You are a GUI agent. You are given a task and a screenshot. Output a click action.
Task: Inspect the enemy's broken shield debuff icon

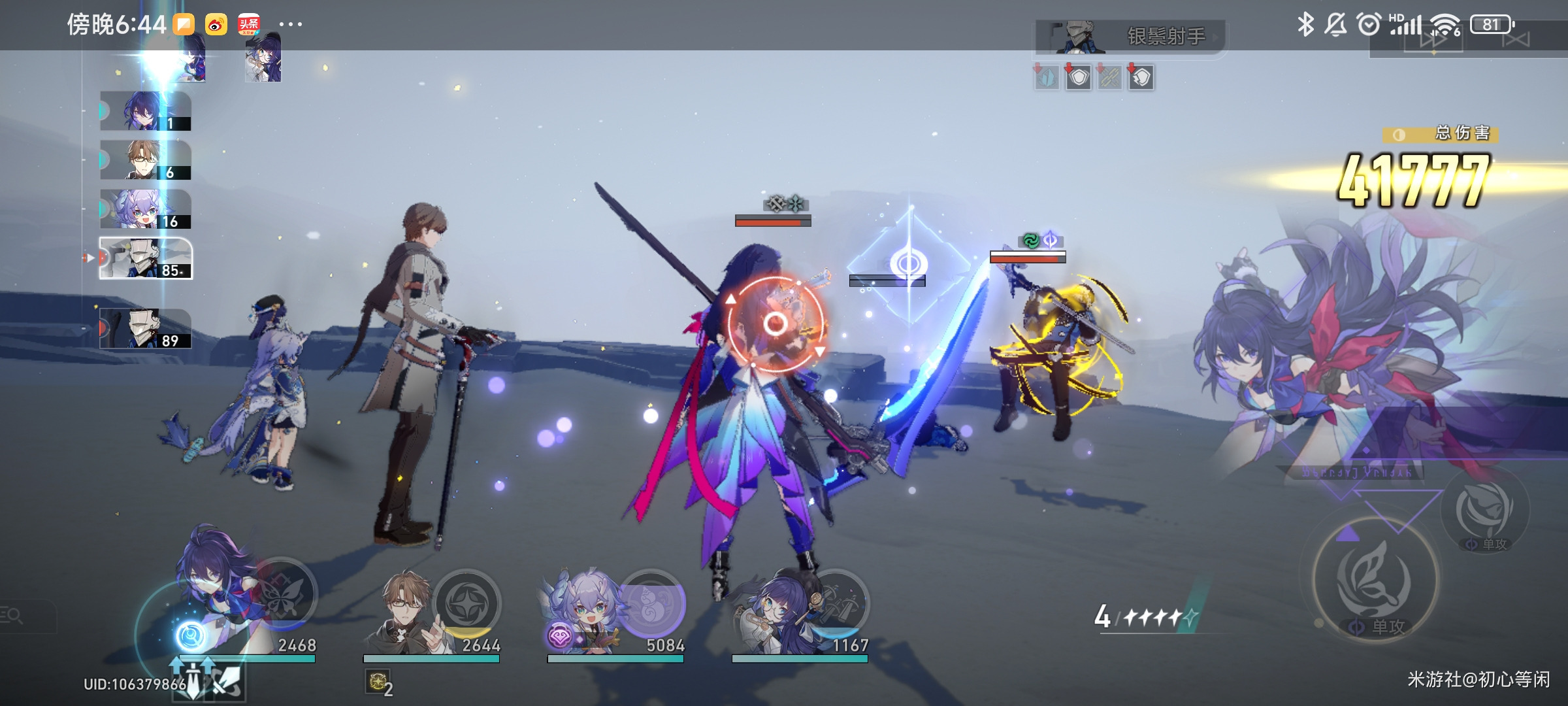(x=1141, y=78)
